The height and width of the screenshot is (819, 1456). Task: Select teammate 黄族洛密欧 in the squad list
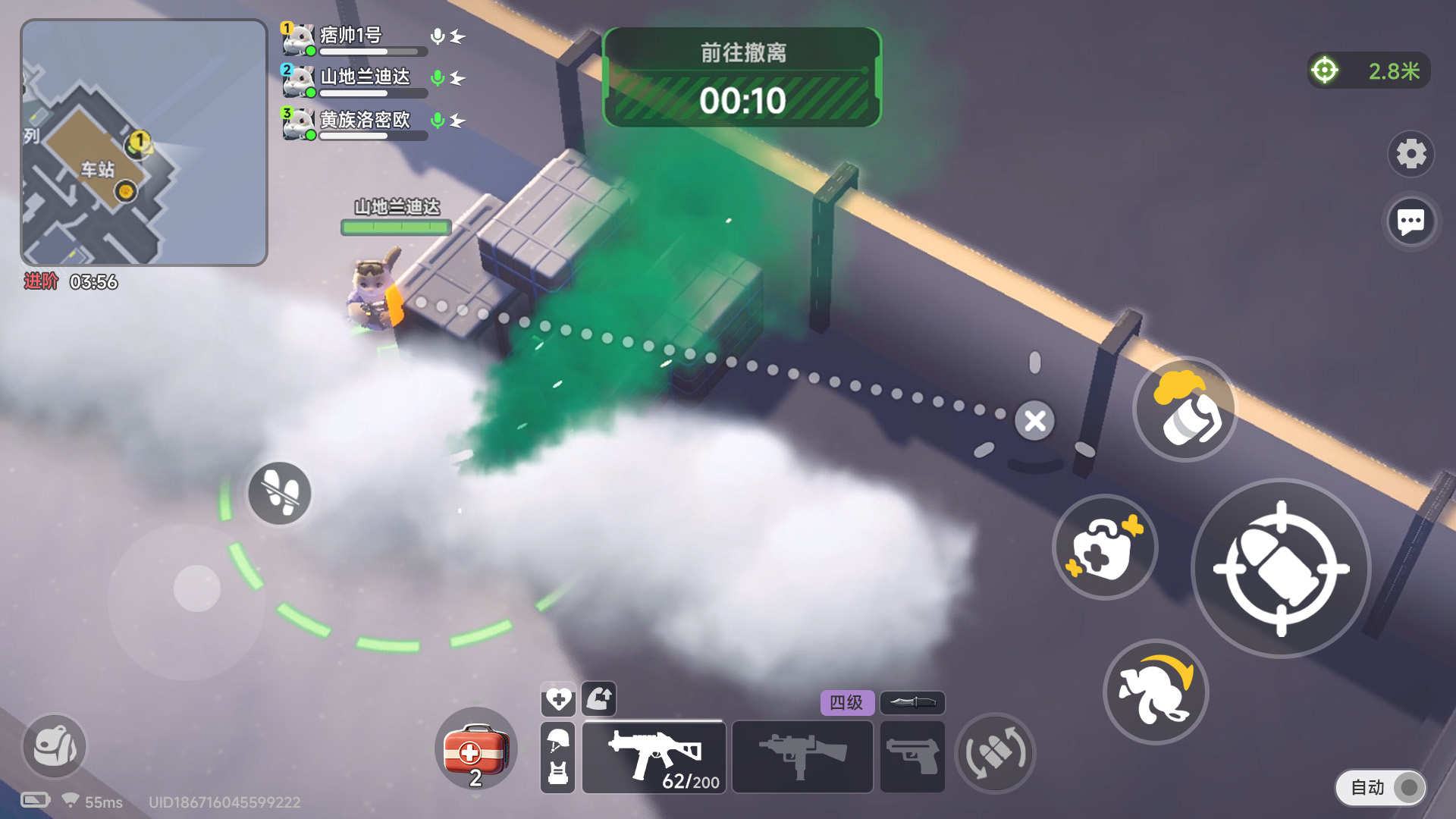coord(364,120)
